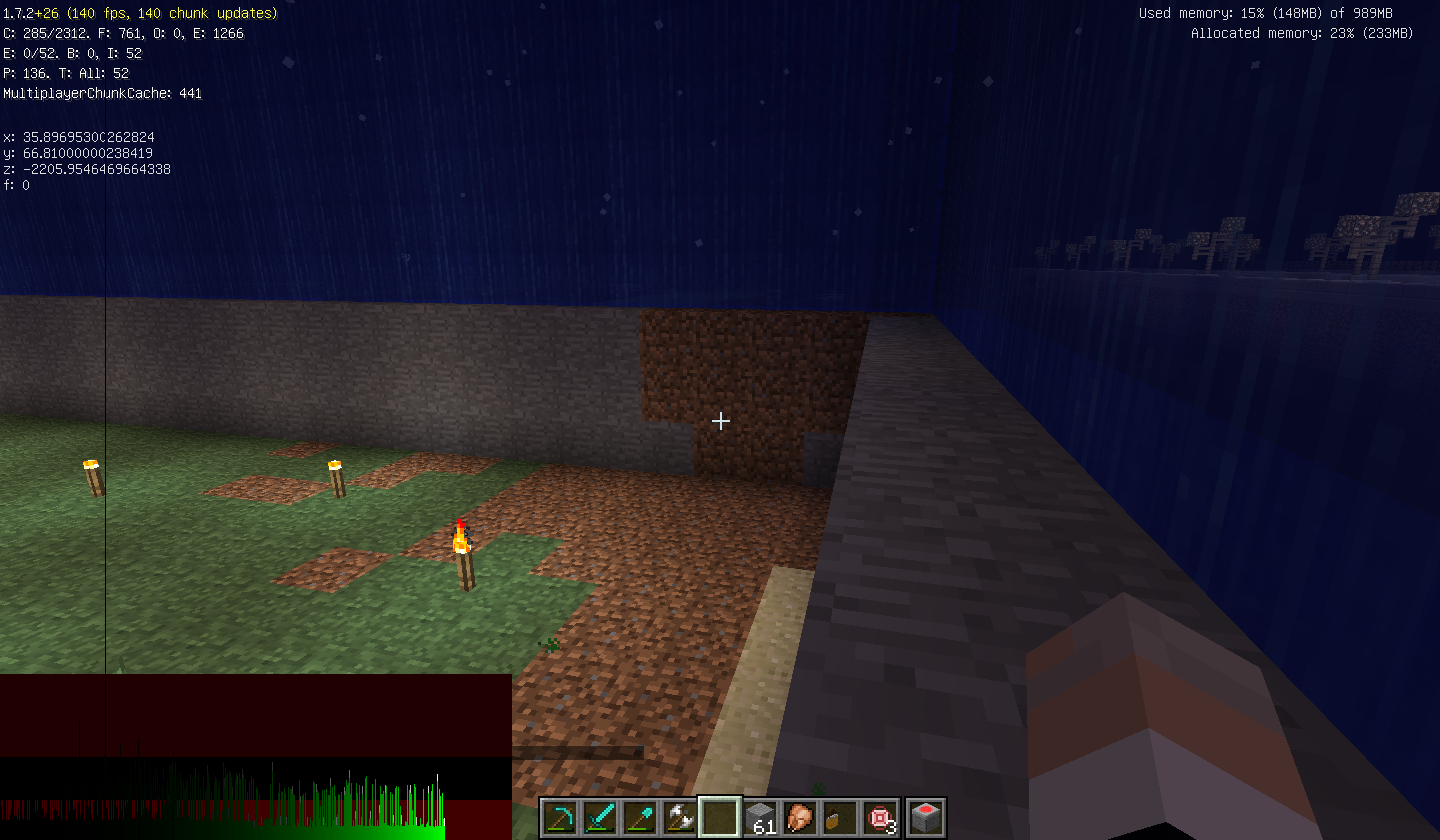Click the empty highlighted hotbar slot
Viewport: 1440px width, 840px height.
(720, 817)
